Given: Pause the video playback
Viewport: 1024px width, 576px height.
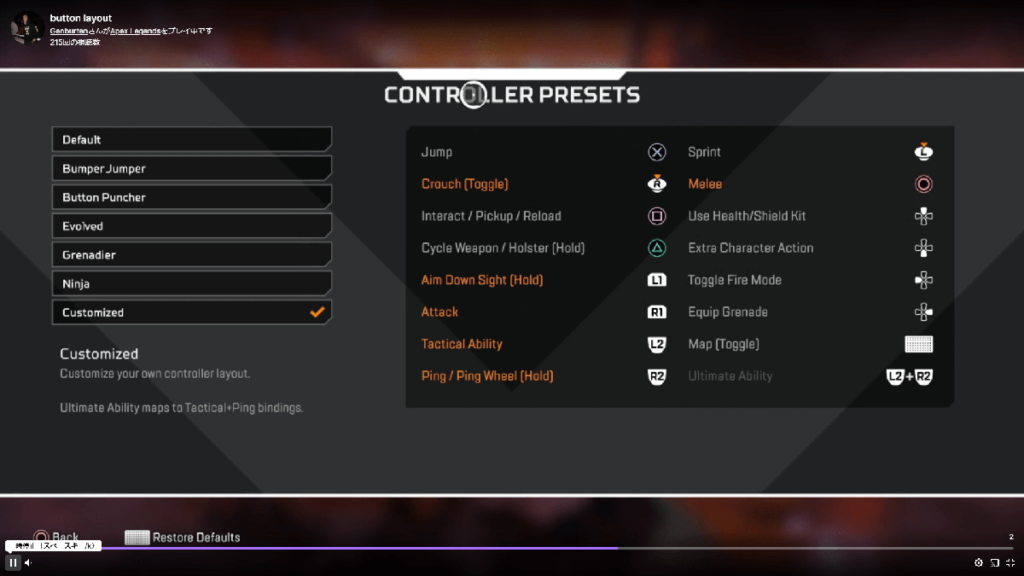Looking at the screenshot, I should pos(13,563).
